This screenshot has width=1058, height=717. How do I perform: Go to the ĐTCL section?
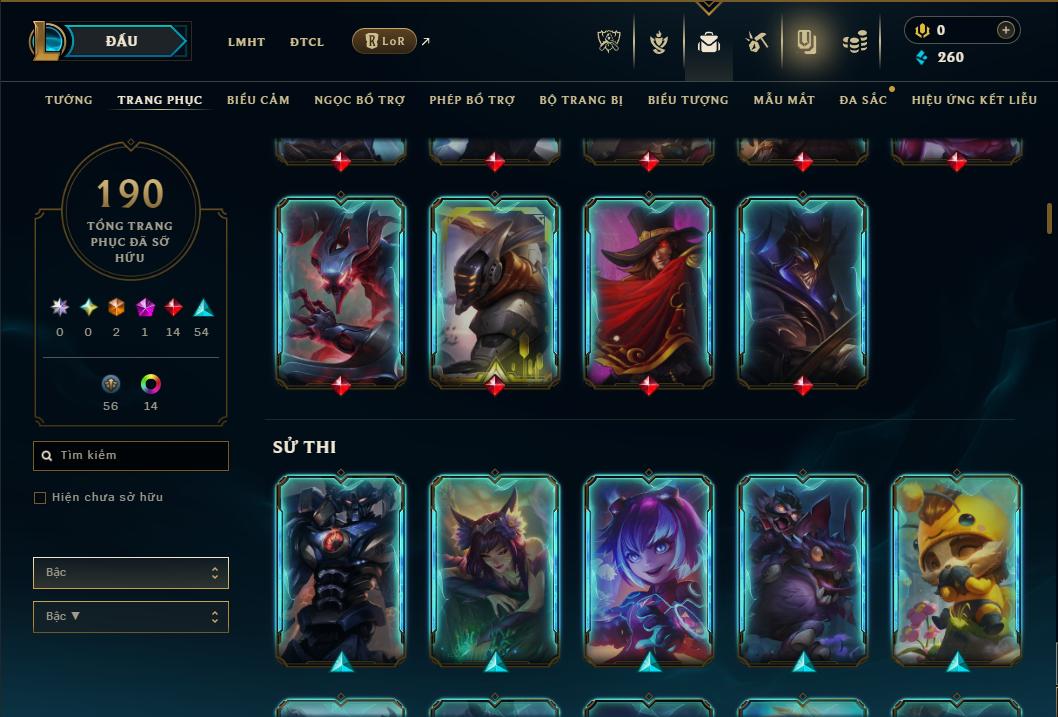tap(307, 42)
